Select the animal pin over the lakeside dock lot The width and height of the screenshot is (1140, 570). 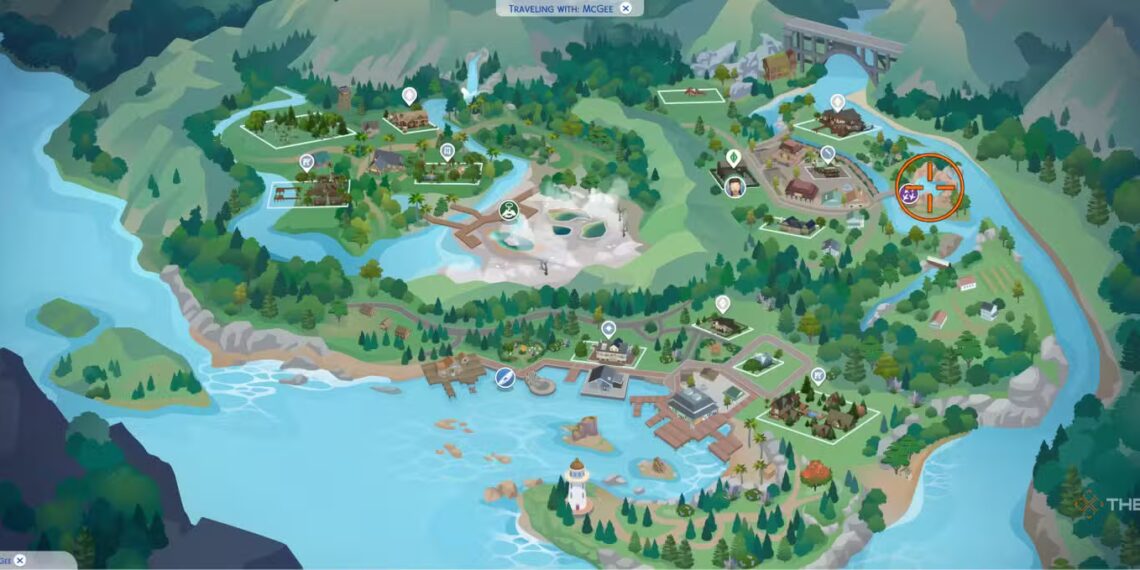click(307, 161)
